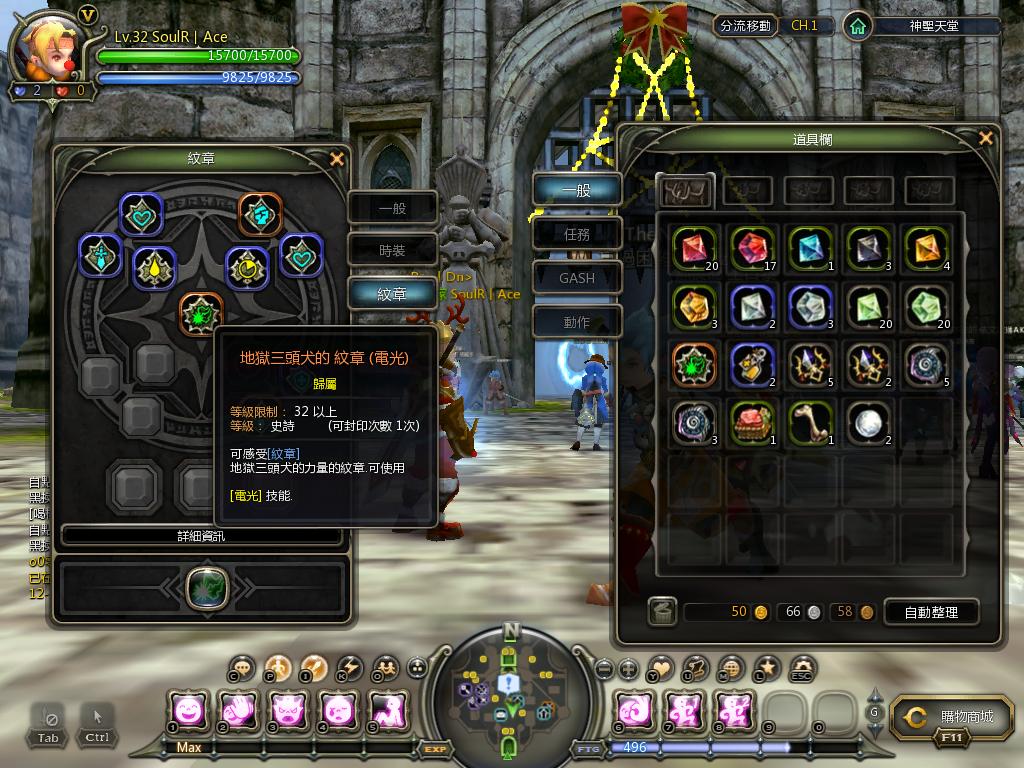Open the ESC system menu button

tap(801, 669)
